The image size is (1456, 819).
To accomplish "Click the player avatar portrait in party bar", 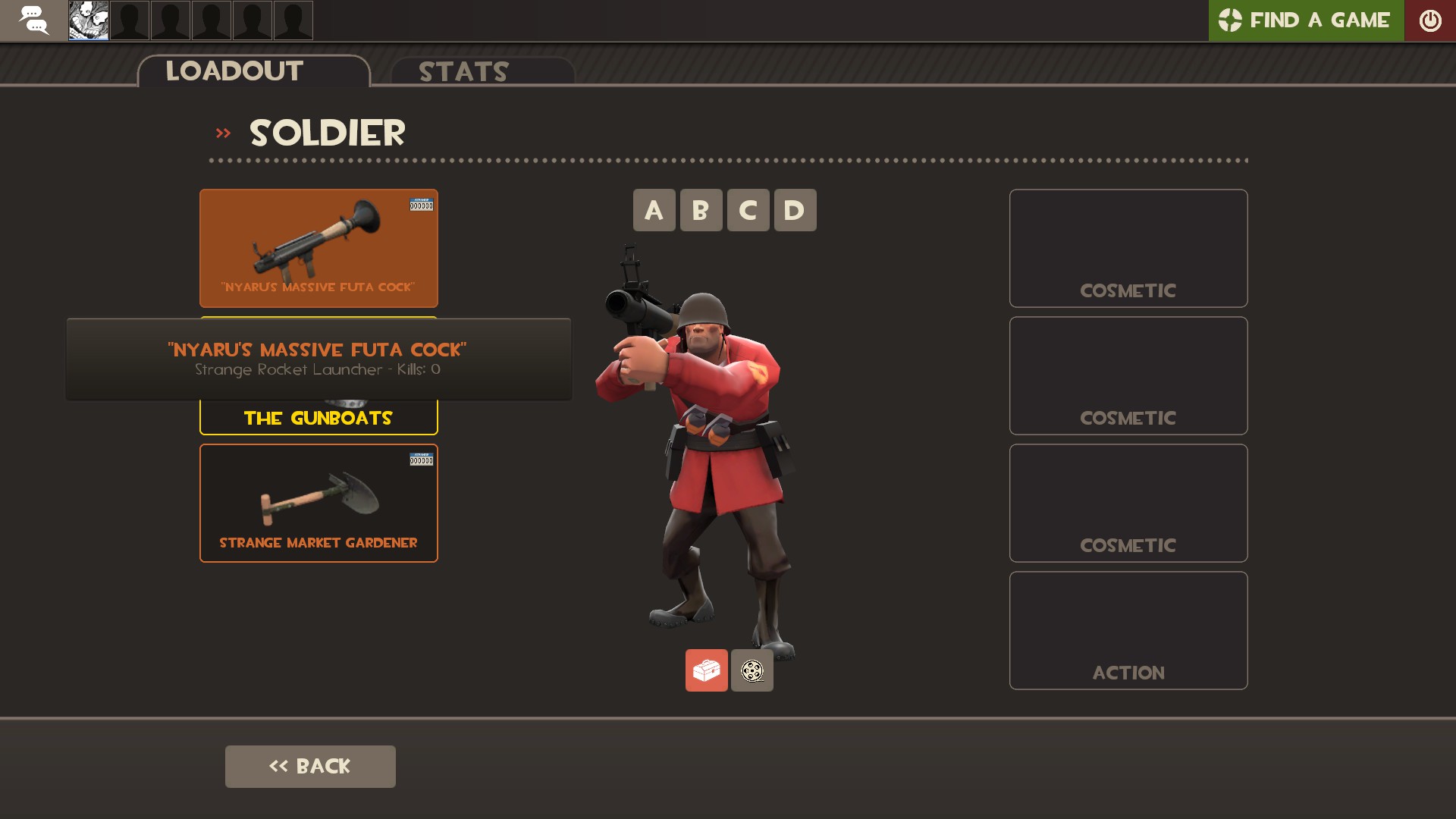I will [89, 20].
